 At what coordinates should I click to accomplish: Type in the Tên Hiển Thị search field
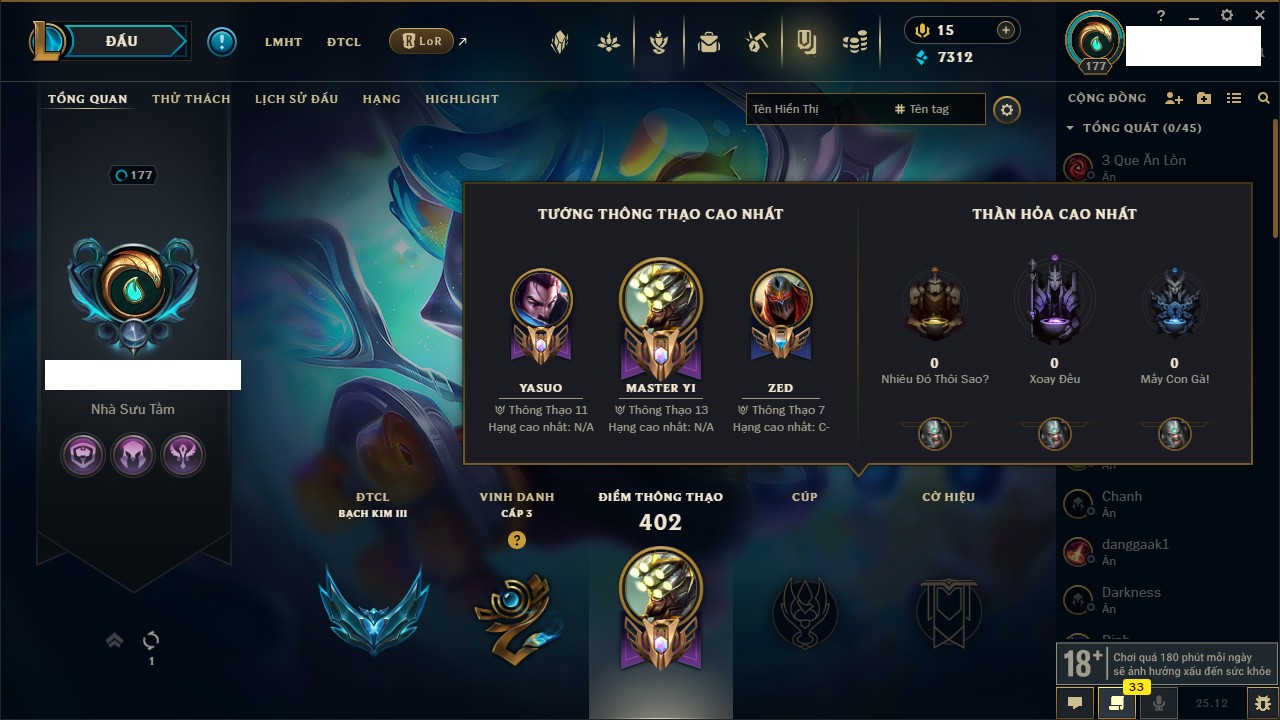(x=815, y=109)
